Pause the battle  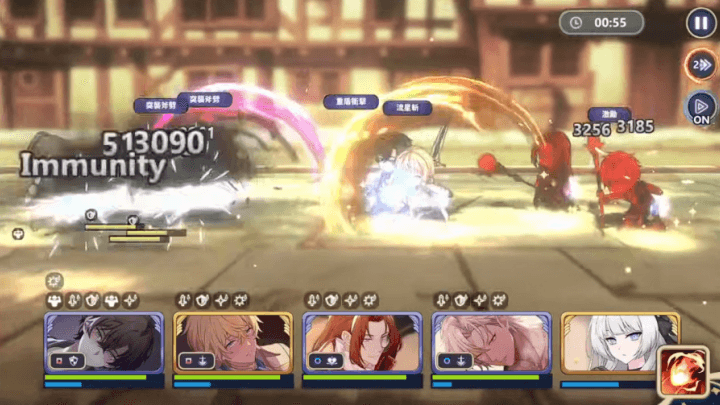[x=700, y=23]
